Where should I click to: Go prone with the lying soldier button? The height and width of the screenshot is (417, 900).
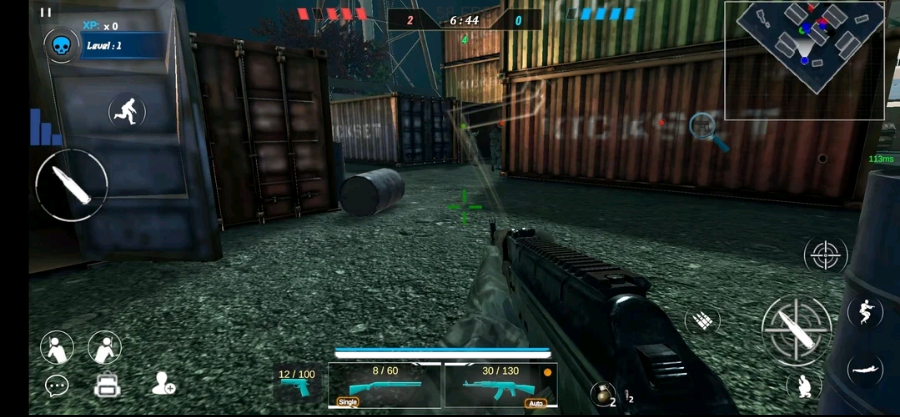tap(865, 368)
